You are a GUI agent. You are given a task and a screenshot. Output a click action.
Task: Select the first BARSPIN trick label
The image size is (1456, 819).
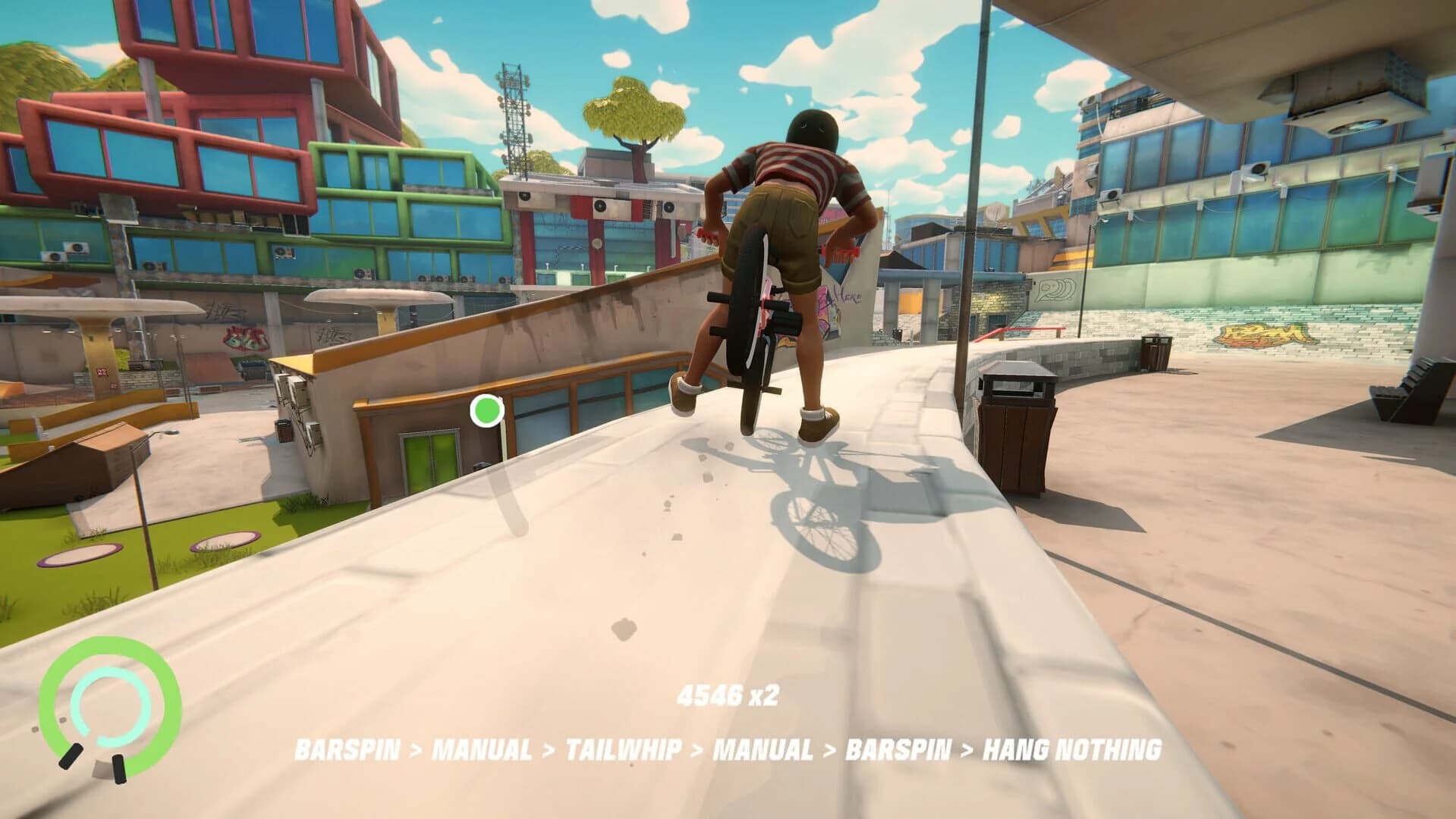click(347, 749)
